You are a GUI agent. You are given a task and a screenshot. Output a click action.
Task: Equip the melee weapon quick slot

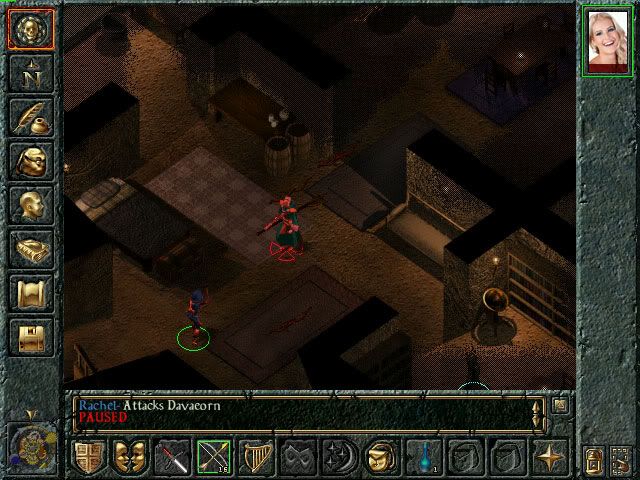175,457
